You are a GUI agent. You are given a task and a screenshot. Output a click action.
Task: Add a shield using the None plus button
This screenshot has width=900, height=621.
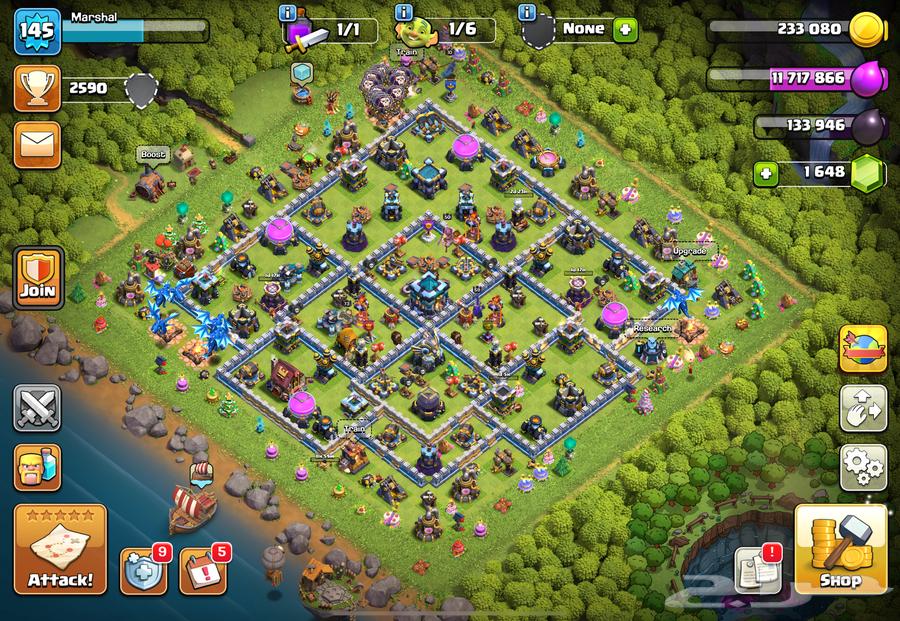click(626, 29)
